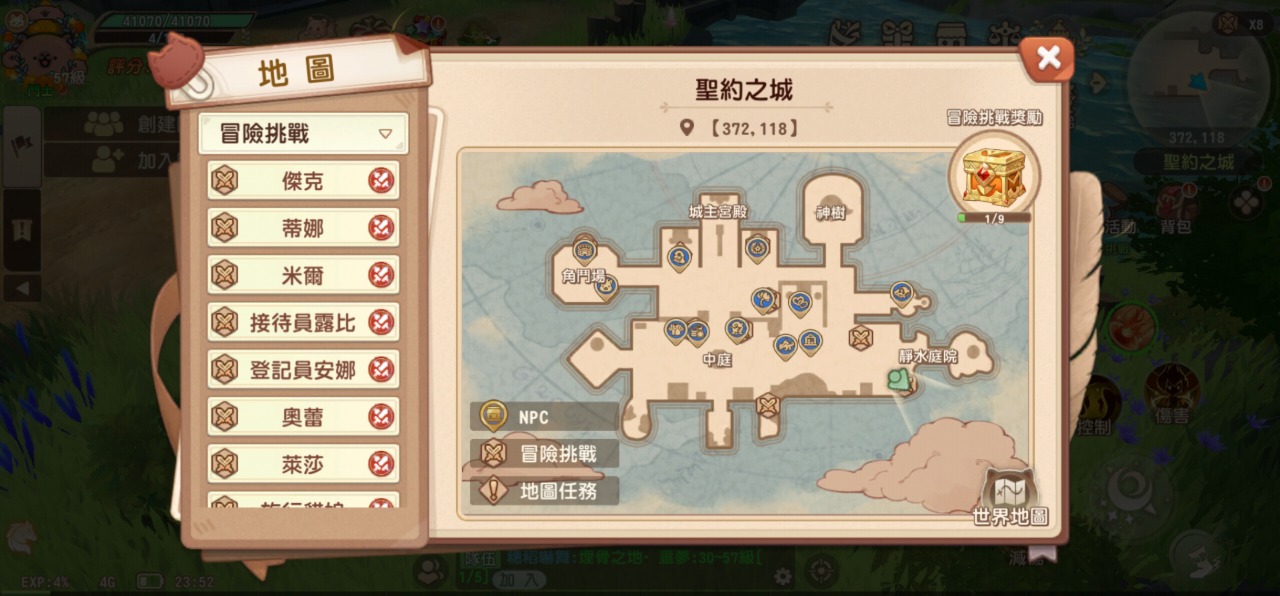Select 傑克 in the challenge list

click(303, 181)
